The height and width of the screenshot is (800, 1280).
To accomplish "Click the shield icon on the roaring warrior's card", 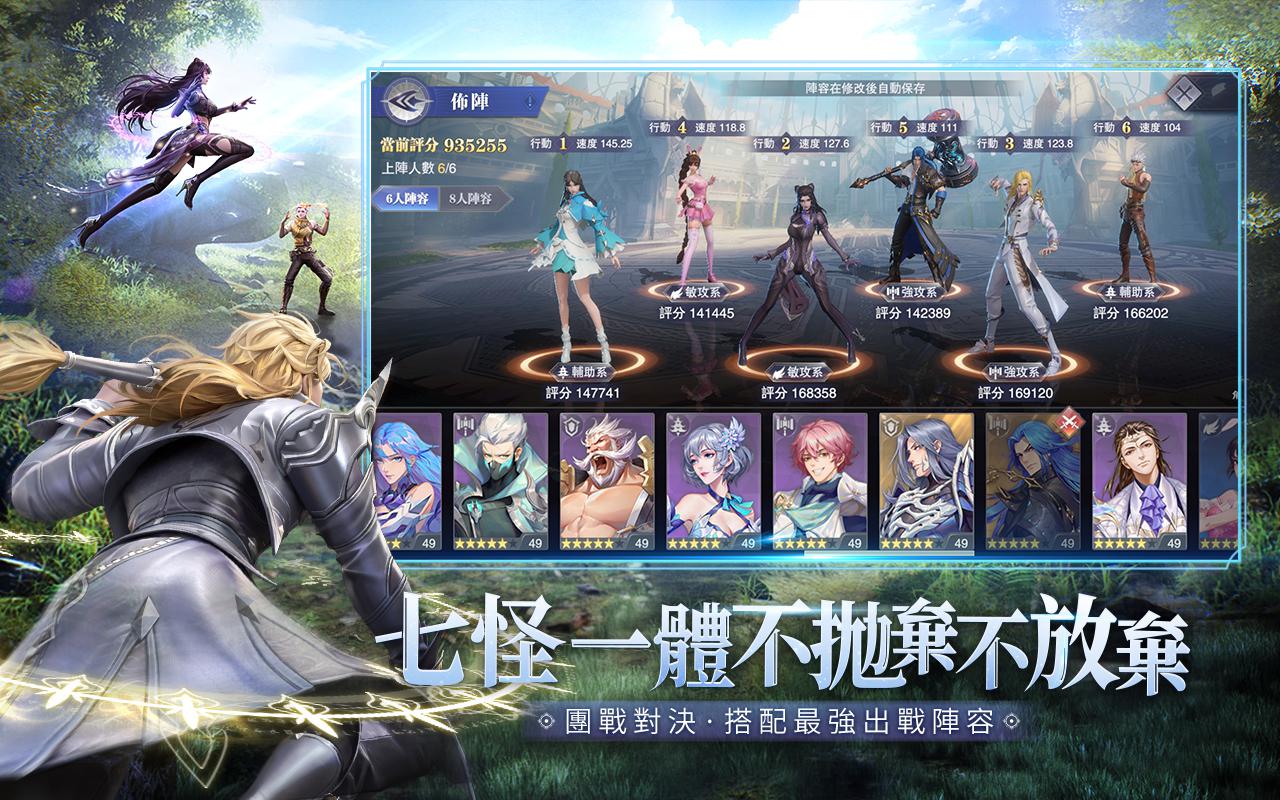I will [570, 425].
